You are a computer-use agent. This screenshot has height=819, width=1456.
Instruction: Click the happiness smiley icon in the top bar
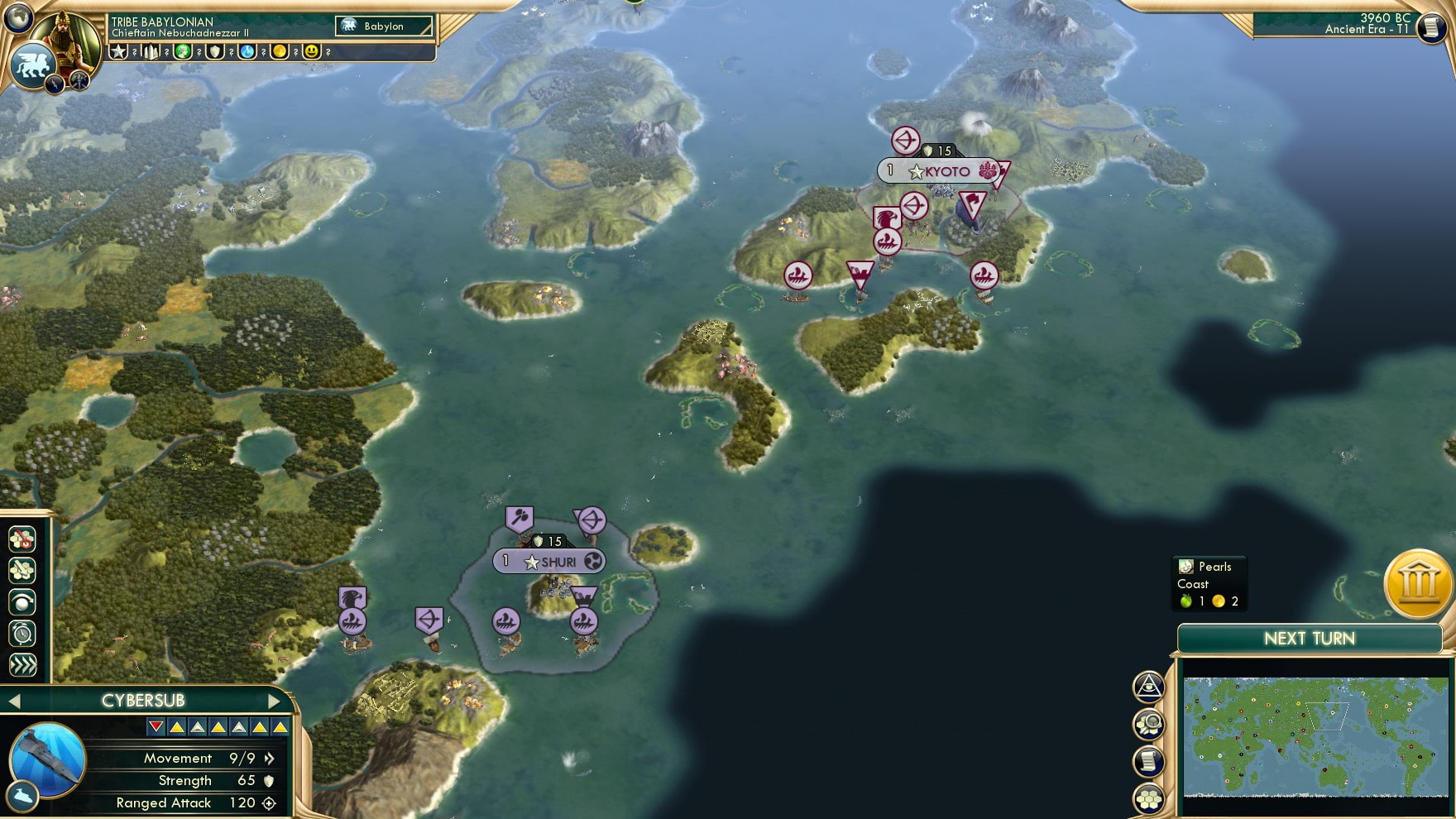pyautogui.click(x=310, y=52)
